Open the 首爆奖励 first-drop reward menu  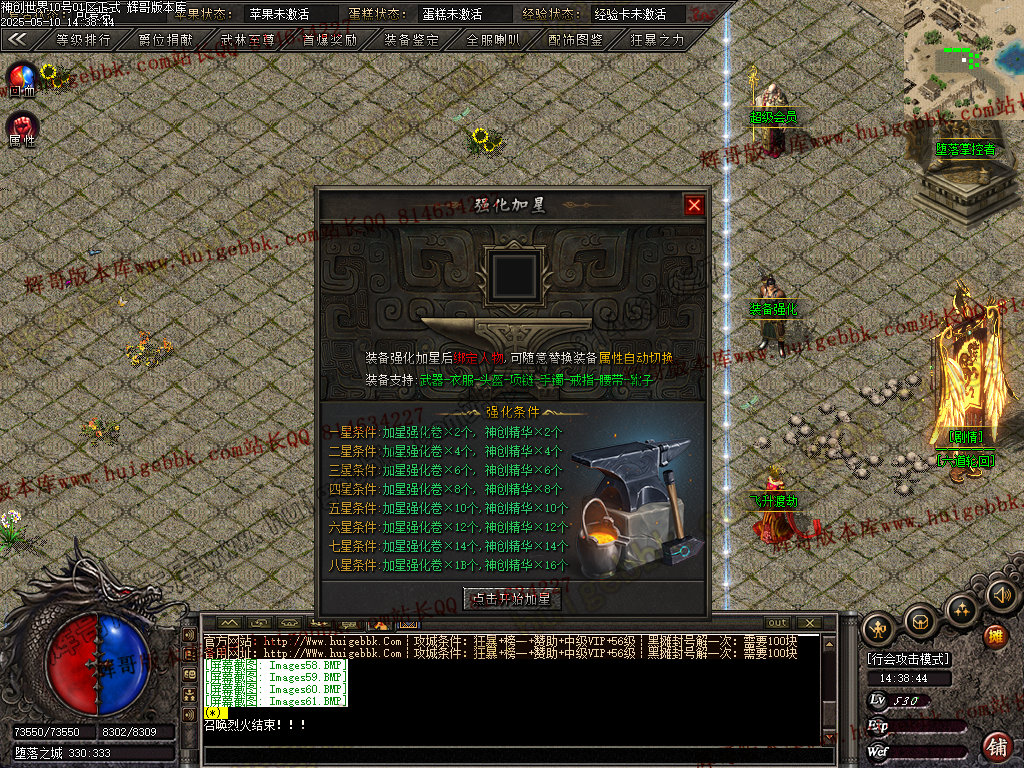(x=330, y=40)
